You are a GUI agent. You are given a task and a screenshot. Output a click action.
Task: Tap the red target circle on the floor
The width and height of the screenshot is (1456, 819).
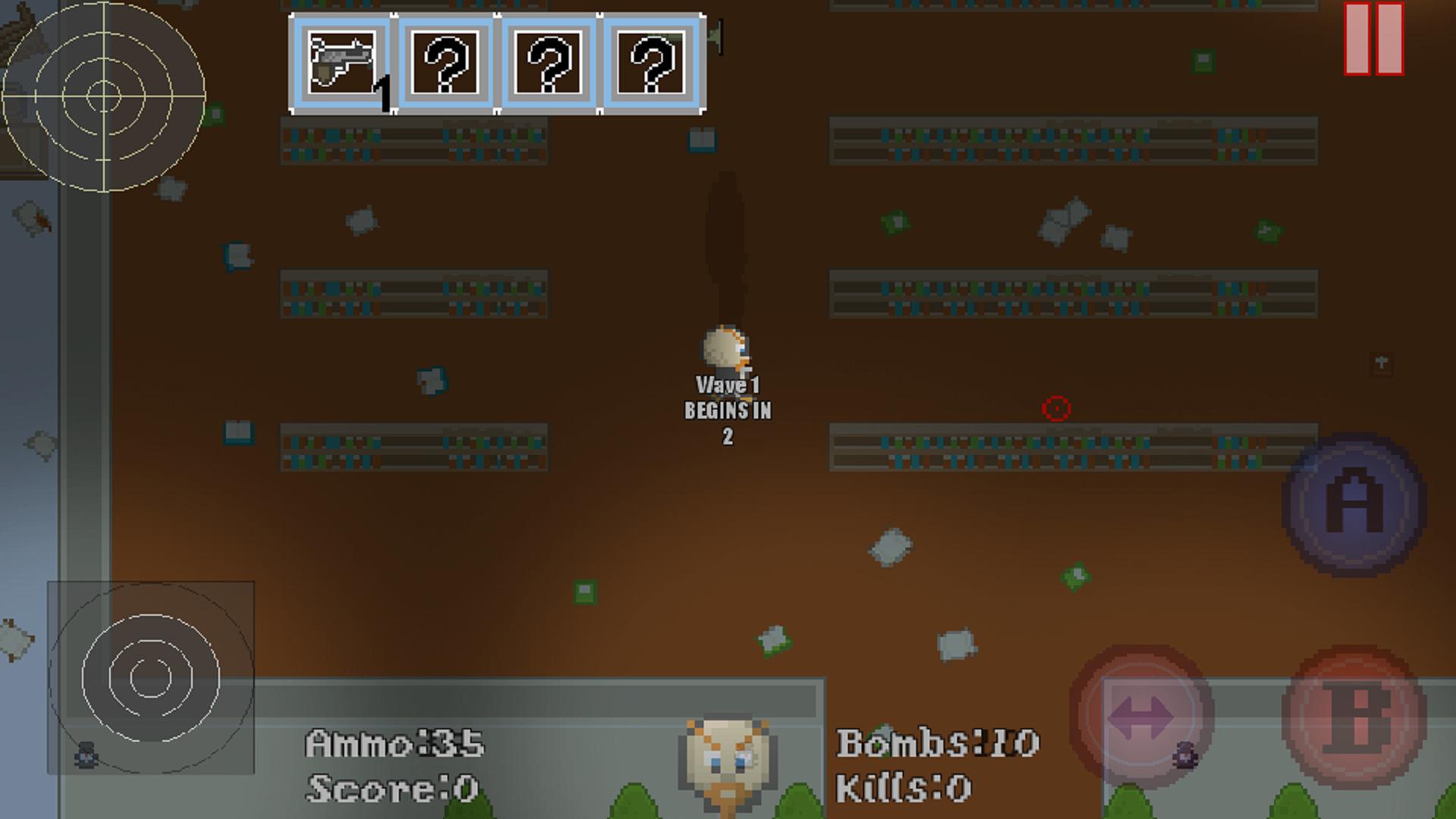(1056, 409)
